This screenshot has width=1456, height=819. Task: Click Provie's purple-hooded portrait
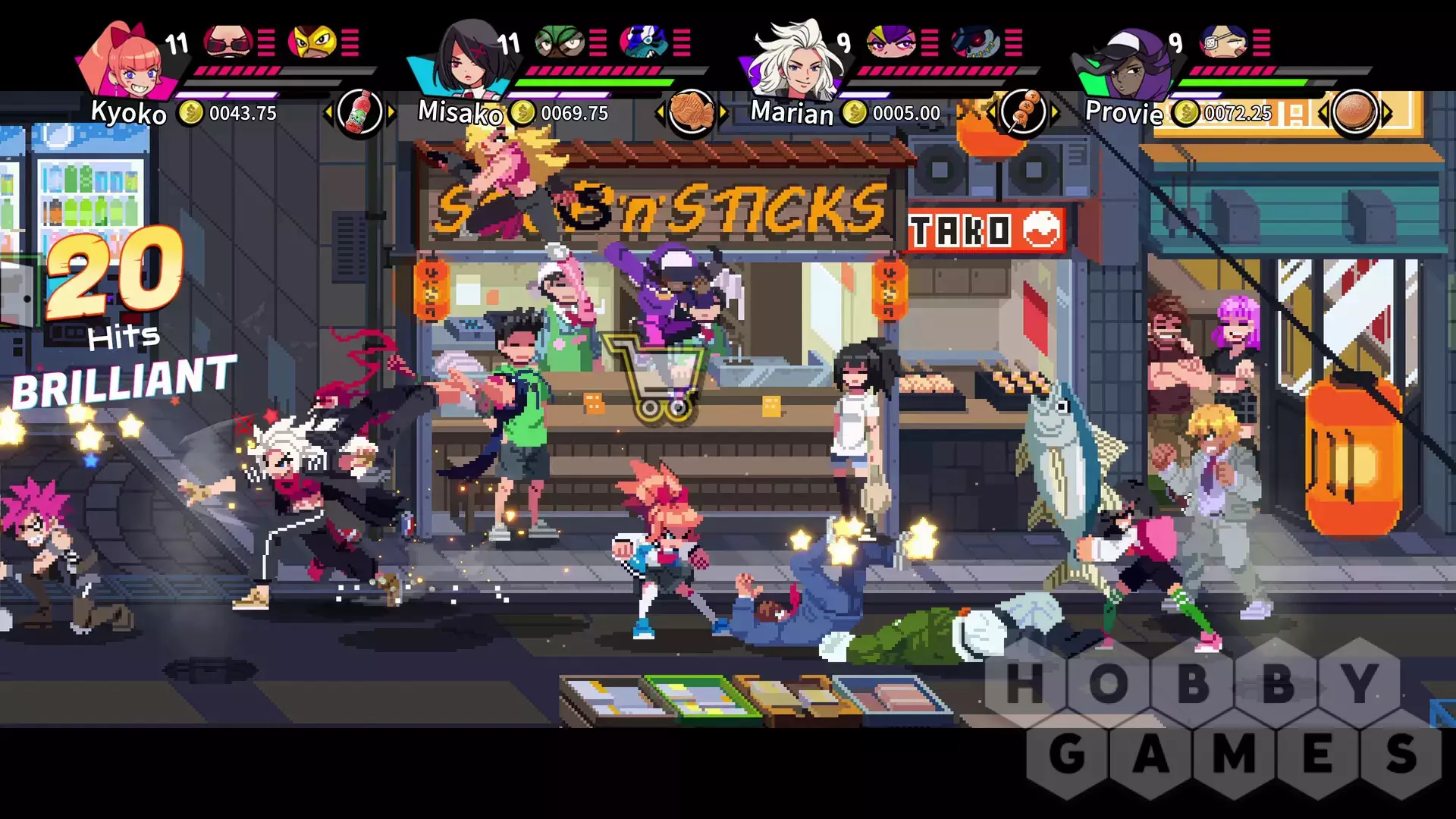[1125, 64]
